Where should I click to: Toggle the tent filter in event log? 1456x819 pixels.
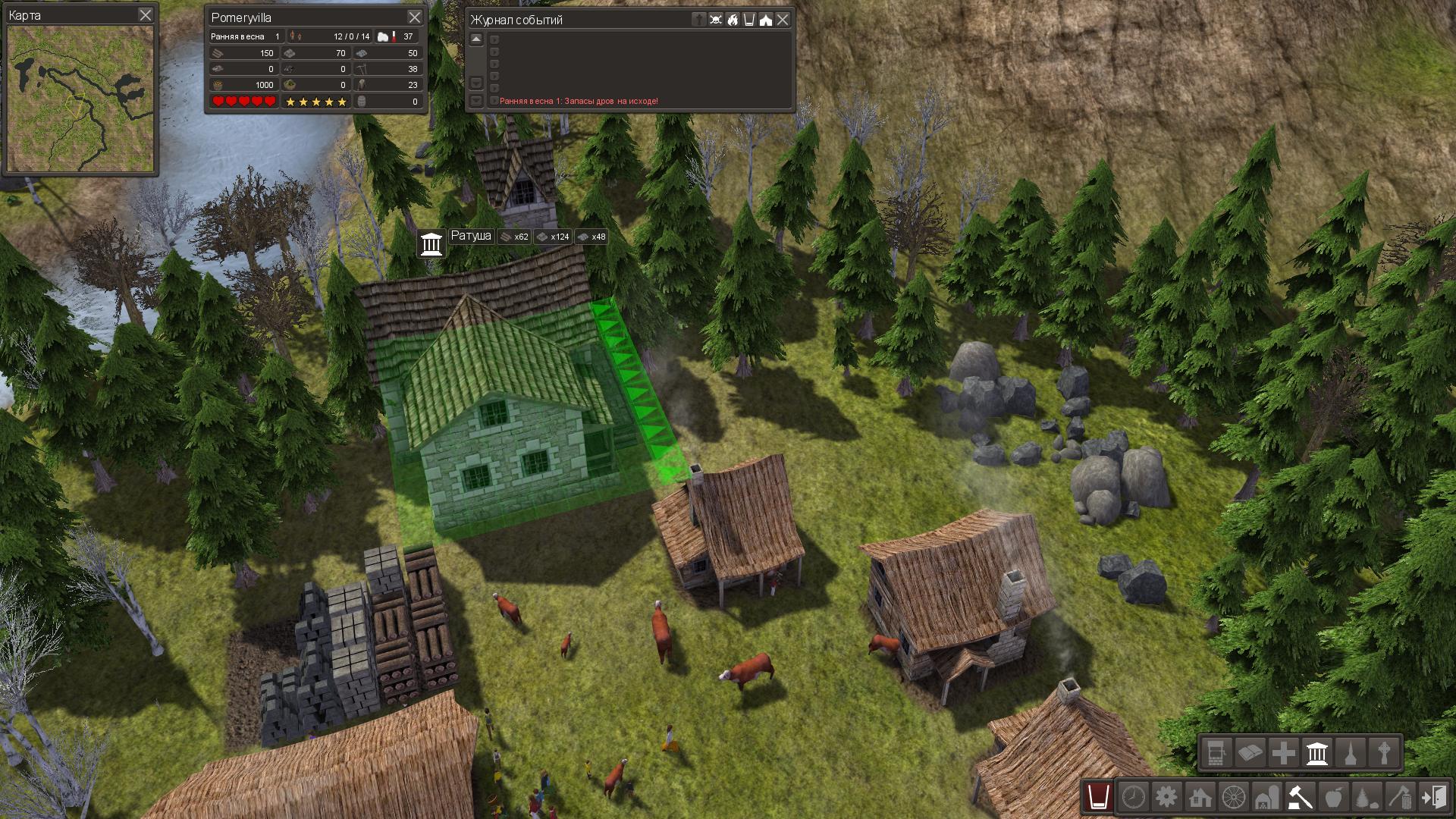tap(766, 20)
